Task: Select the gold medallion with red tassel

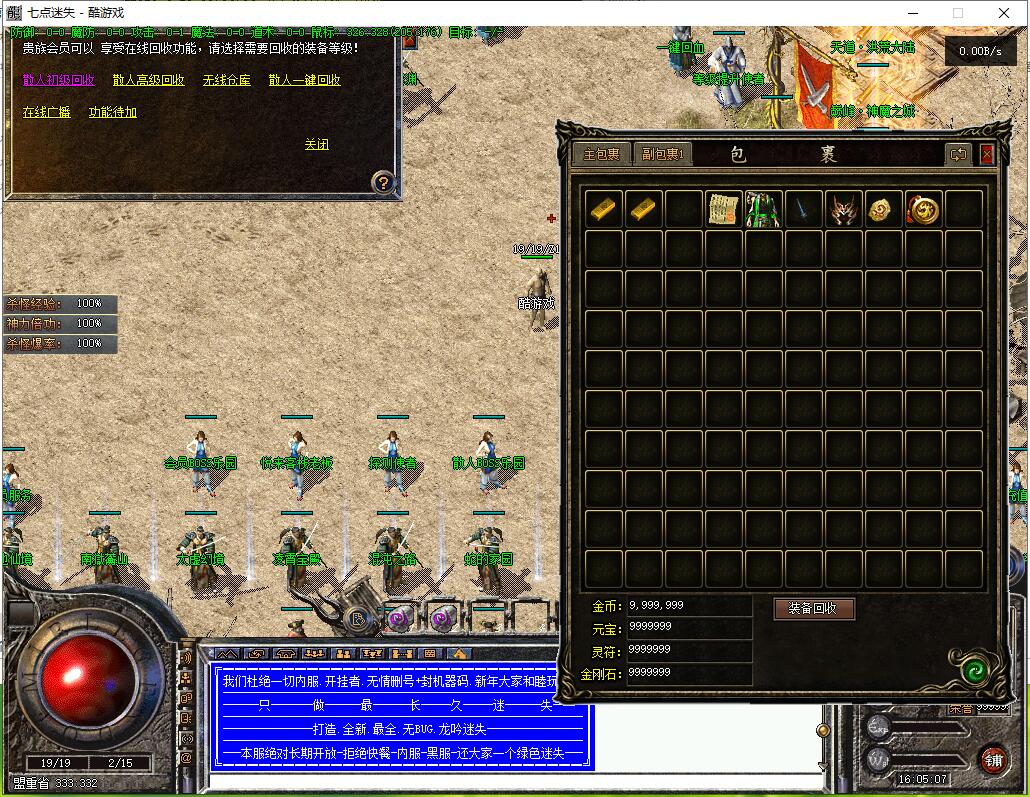Action: [x=923, y=209]
